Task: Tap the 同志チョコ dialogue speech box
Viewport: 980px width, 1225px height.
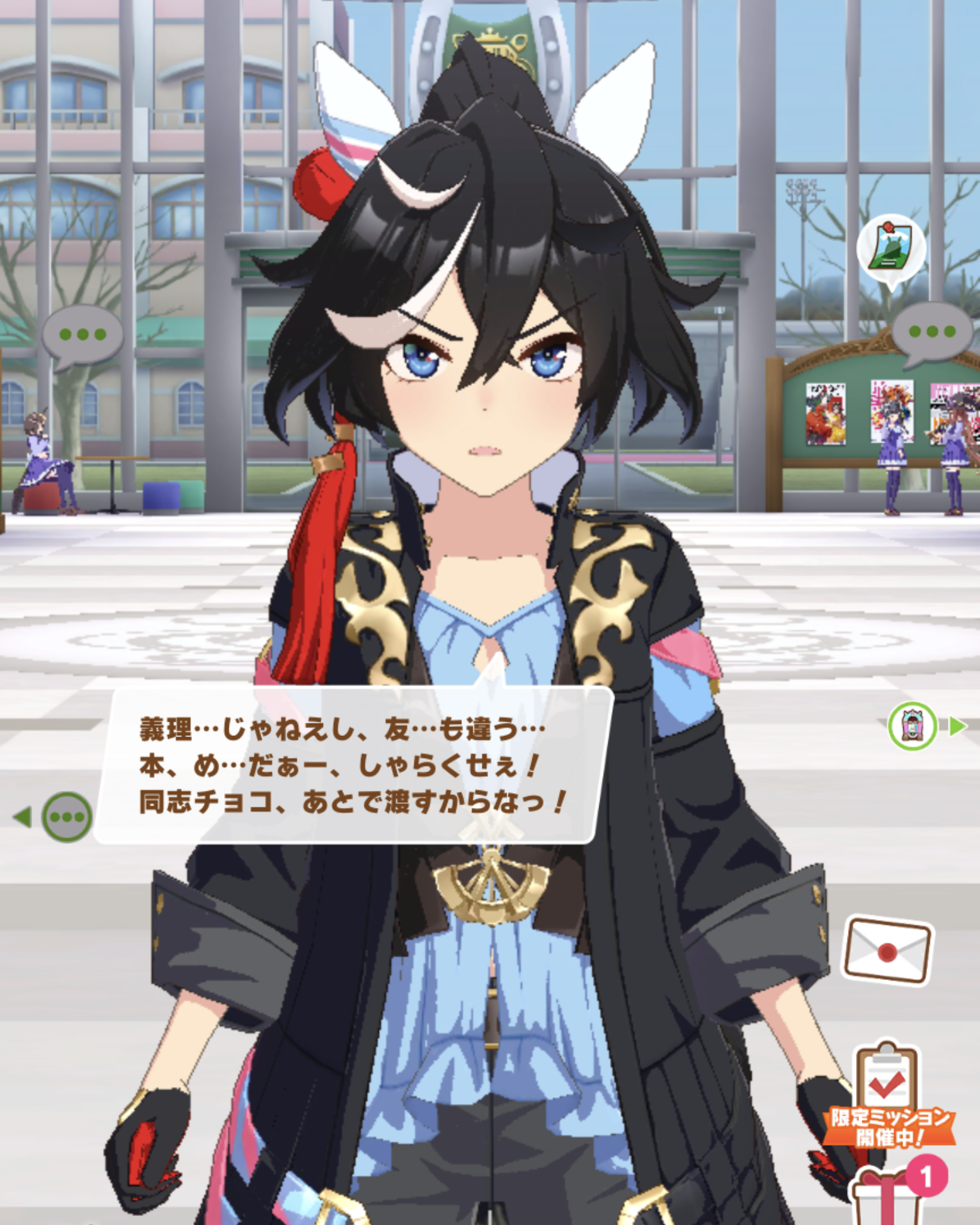Action: tap(352, 765)
